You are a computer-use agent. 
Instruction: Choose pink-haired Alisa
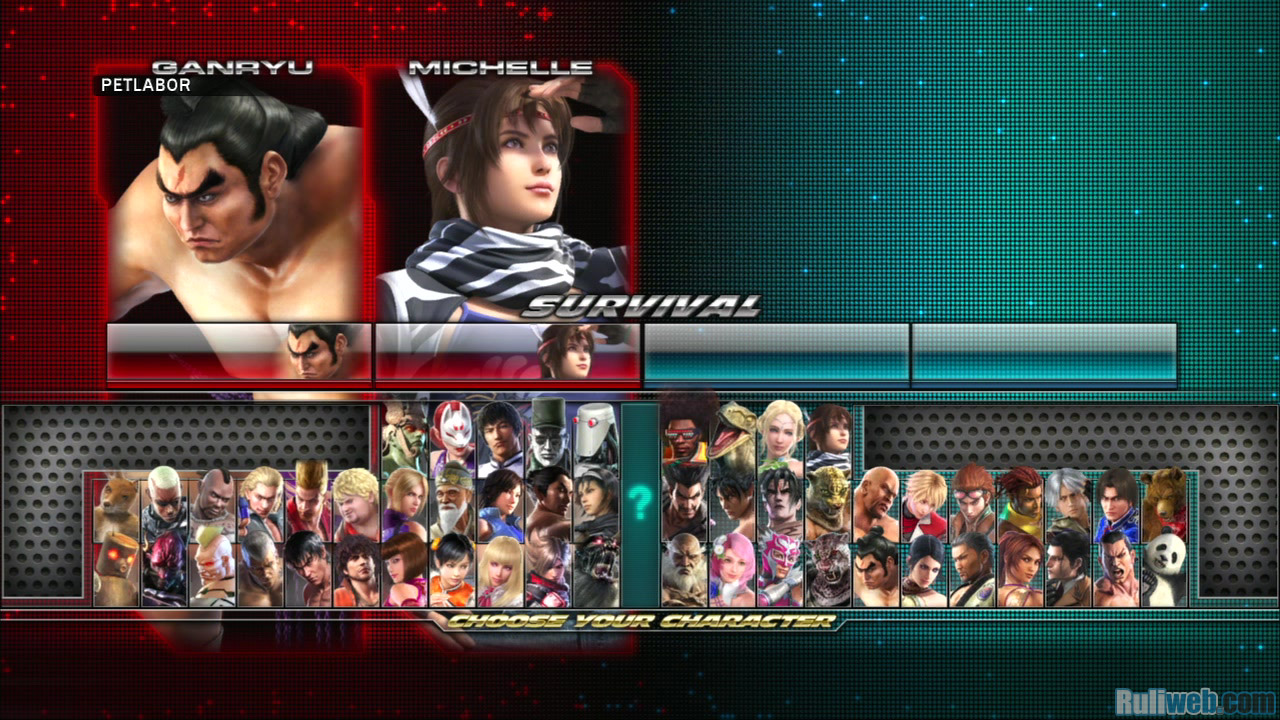pyautogui.click(x=733, y=569)
